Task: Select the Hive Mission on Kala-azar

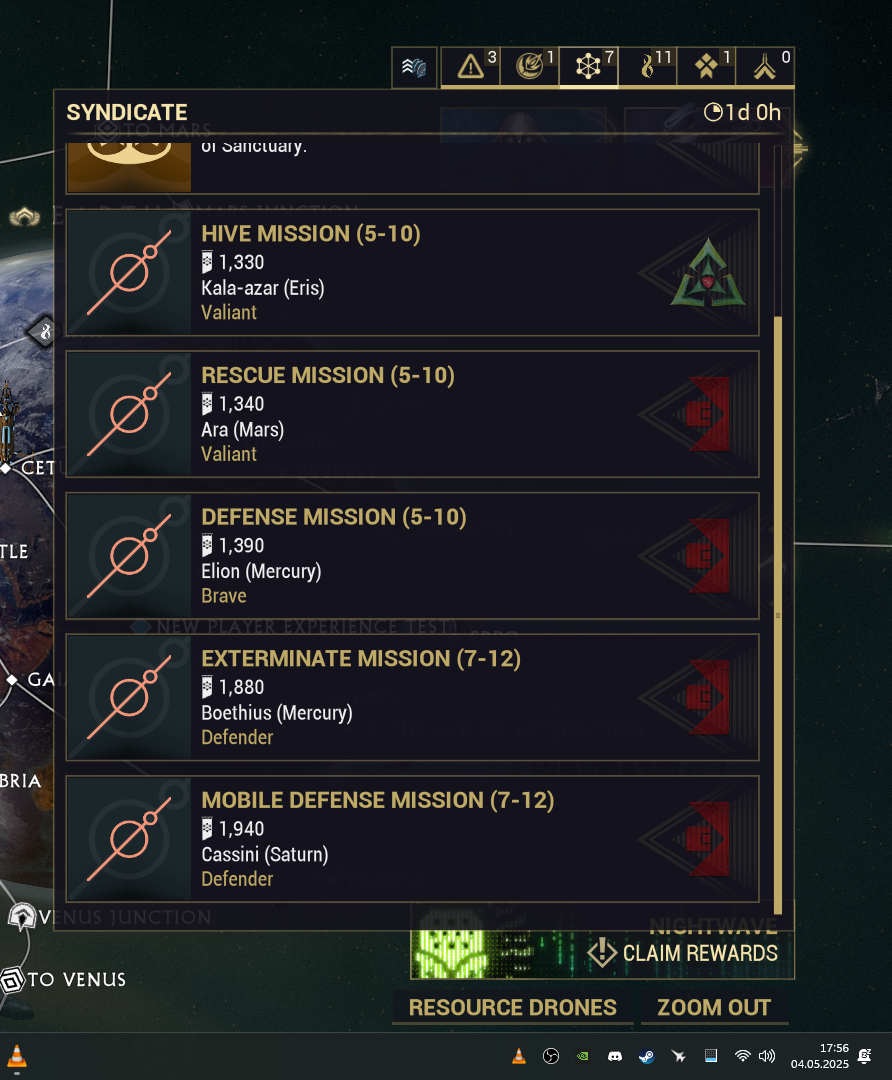Action: (412, 272)
